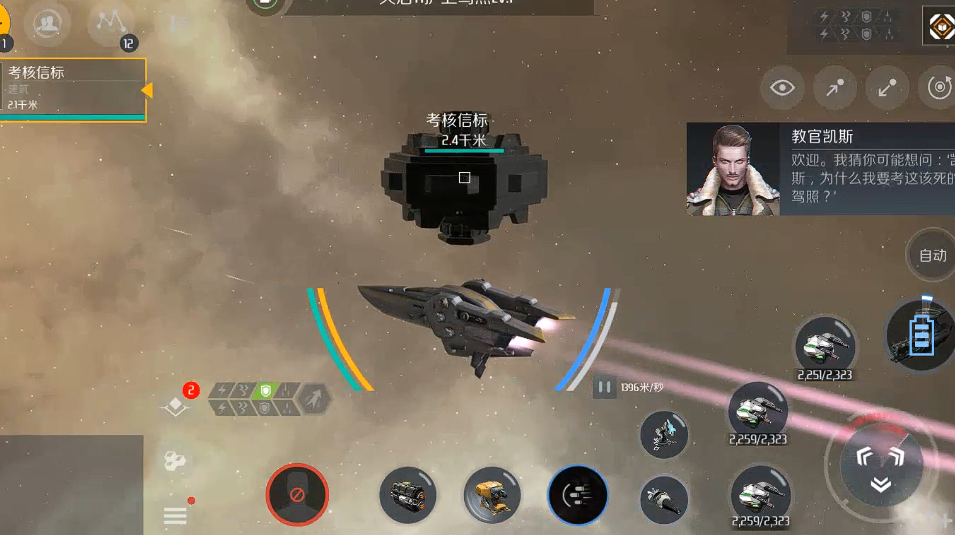955x535 pixels.
Task: Click the red prohibited-sign stop button
Action: (297, 495)
